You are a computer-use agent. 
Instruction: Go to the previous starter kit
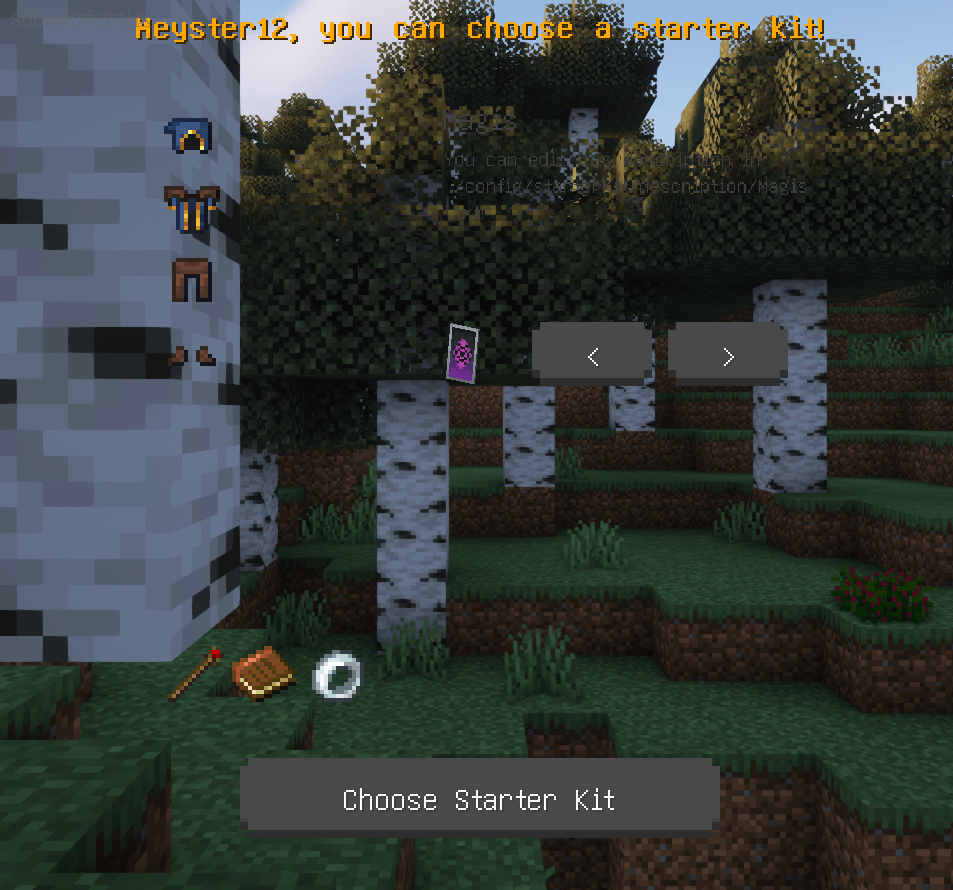(x=593, y=355)
